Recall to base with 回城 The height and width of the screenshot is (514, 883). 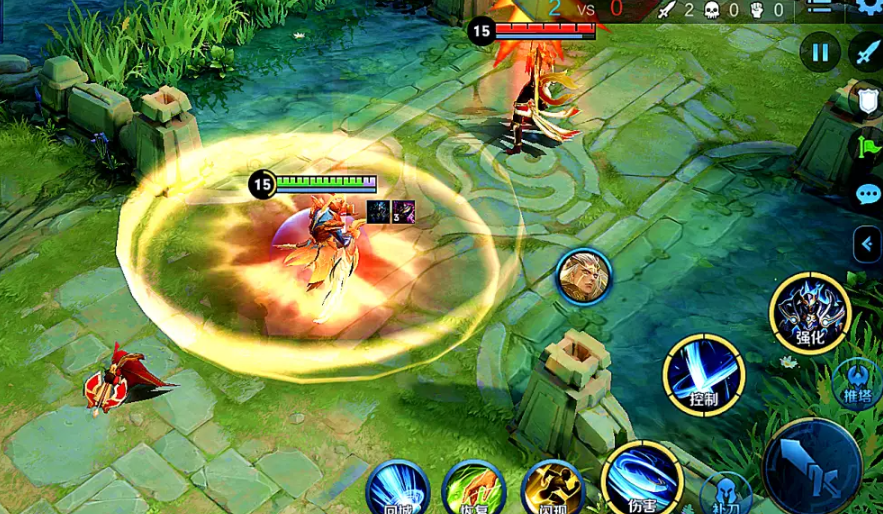pos(397,490)
